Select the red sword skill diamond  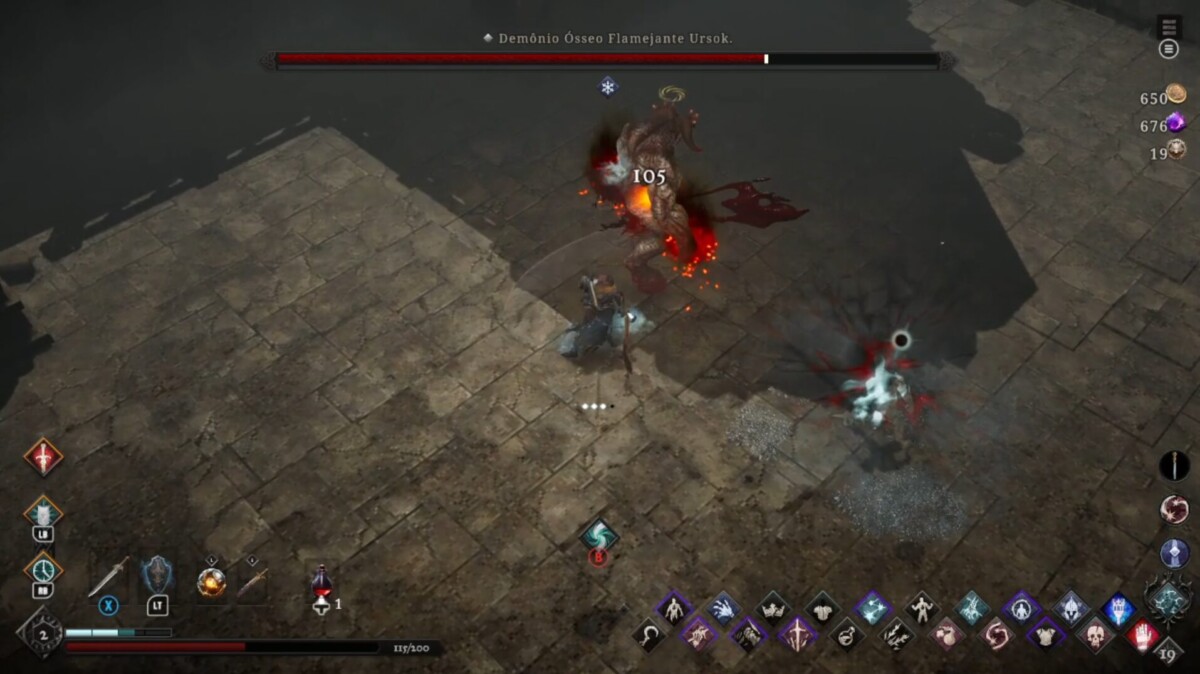point(43,457)
